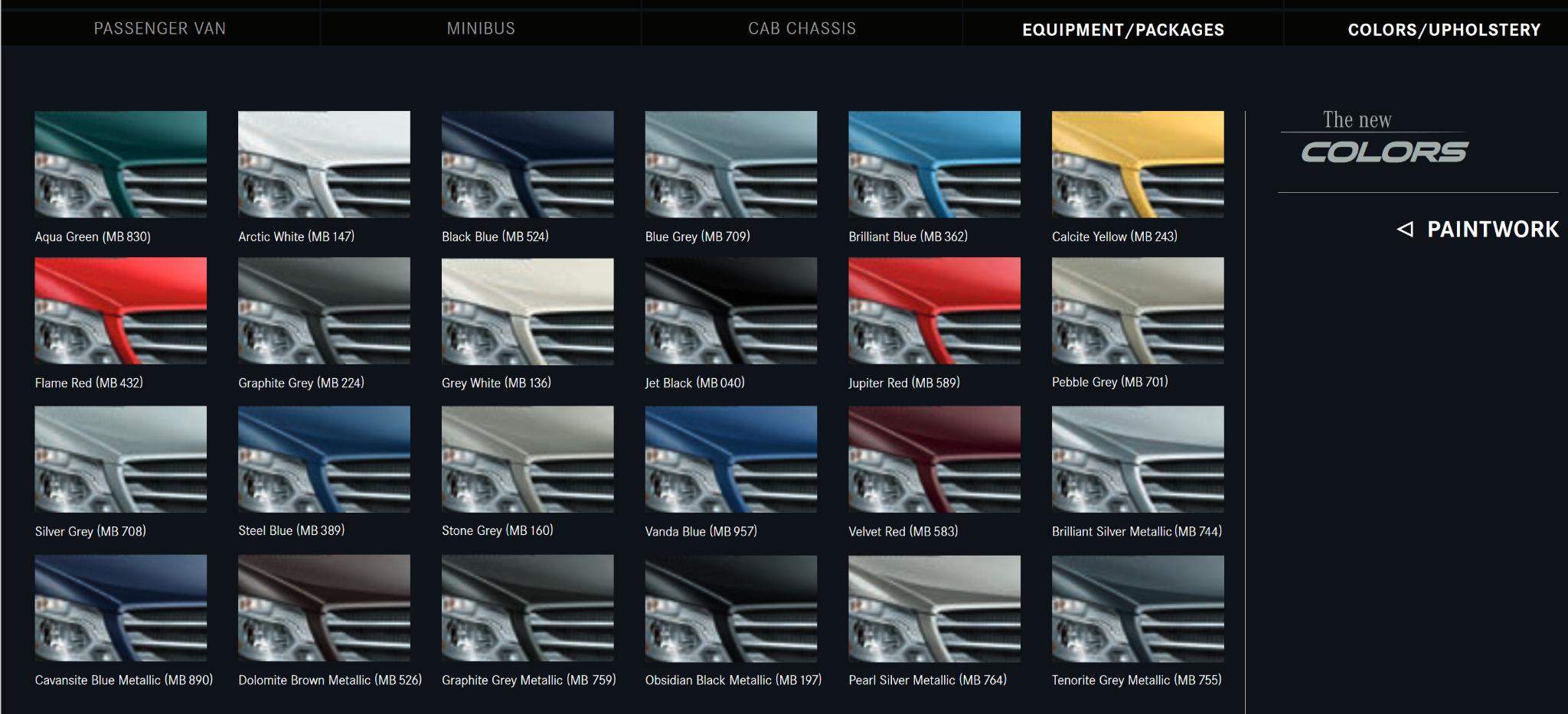Switch to EQUIPMENT/PACKAGES tab

(x=1123, y=31)
